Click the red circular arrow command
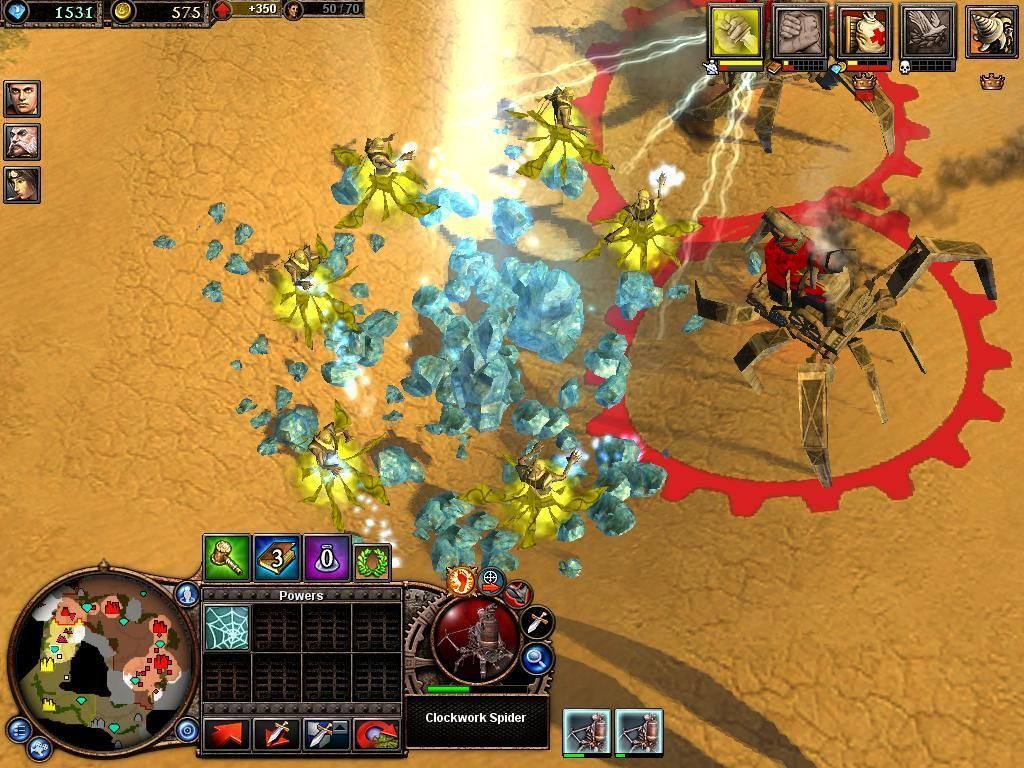The height and width of the screenshot is (768, 1024). [x=376, y=734]
